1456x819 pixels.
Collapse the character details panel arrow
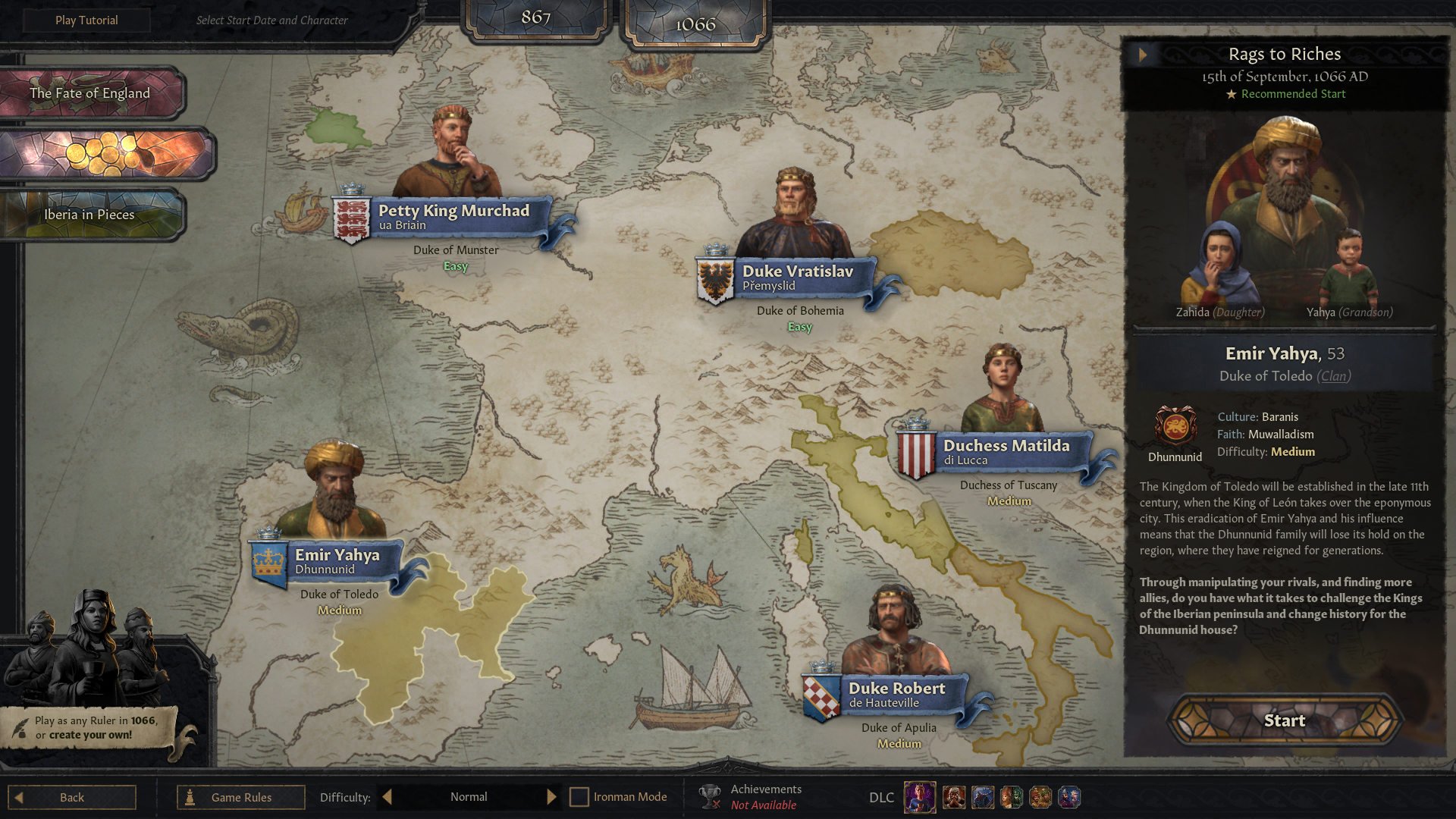[x=1143, y=55]
